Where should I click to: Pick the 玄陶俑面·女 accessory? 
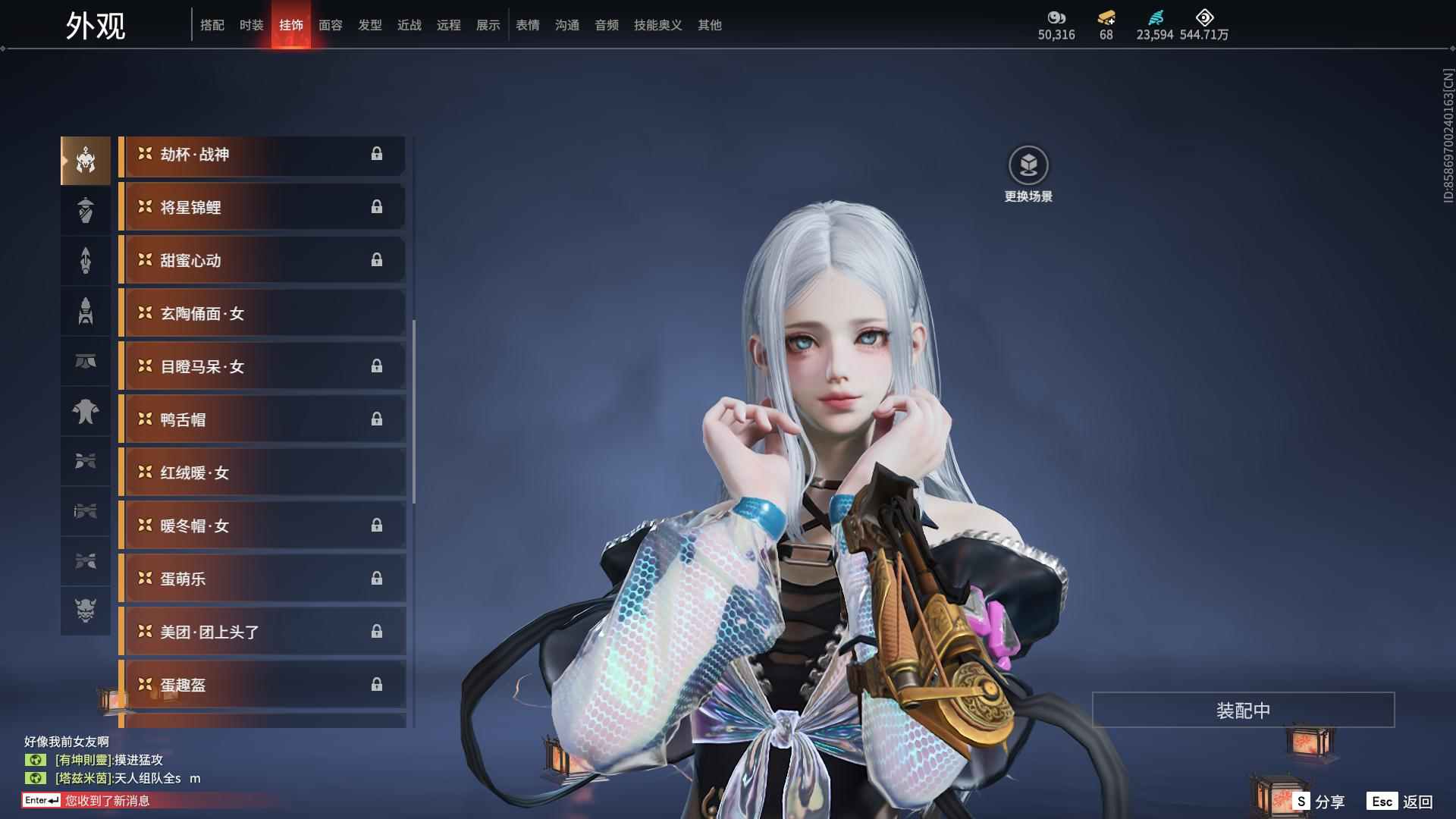coord(262,314)
